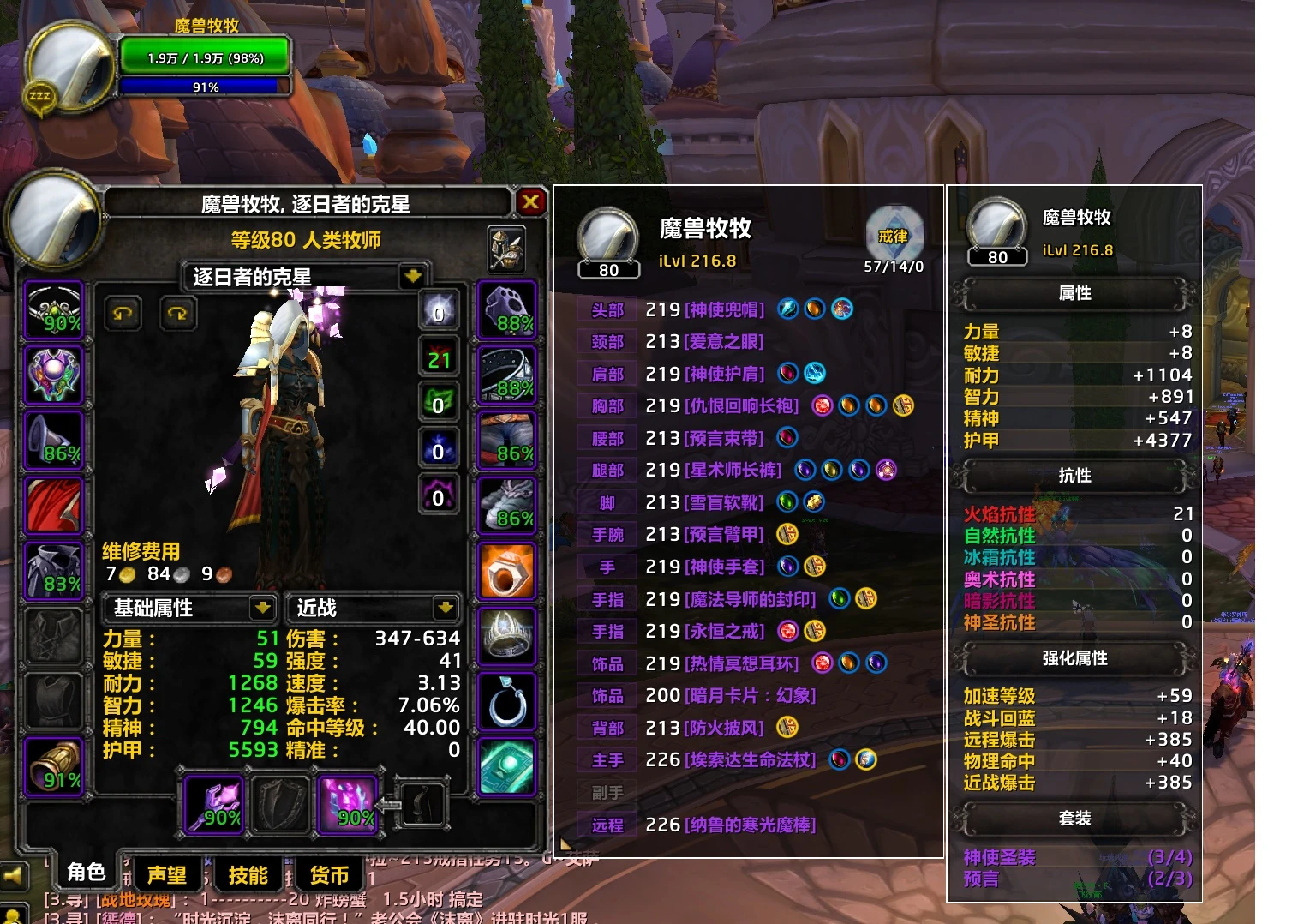Select the 埃索达生命法杖 main-hand item entry
1316x924 pixels.
tap(750, 760)
